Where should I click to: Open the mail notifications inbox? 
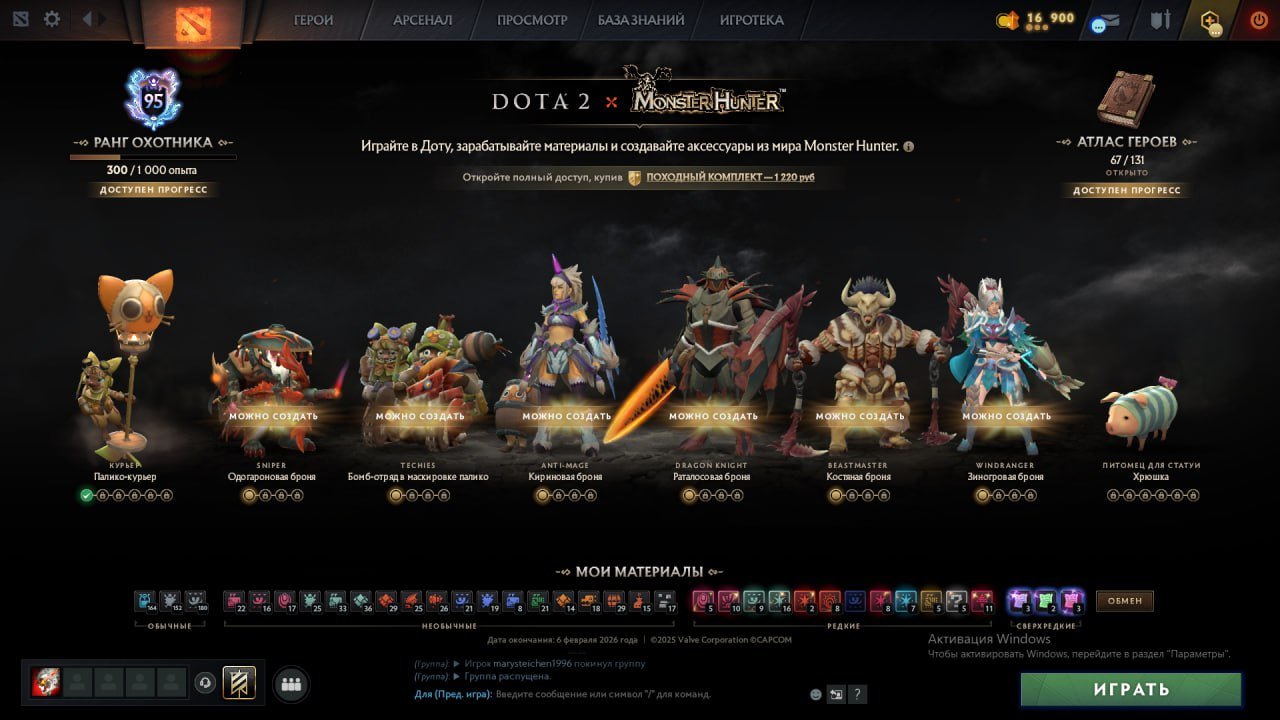pyautogui.click(x=1103, y=19)
